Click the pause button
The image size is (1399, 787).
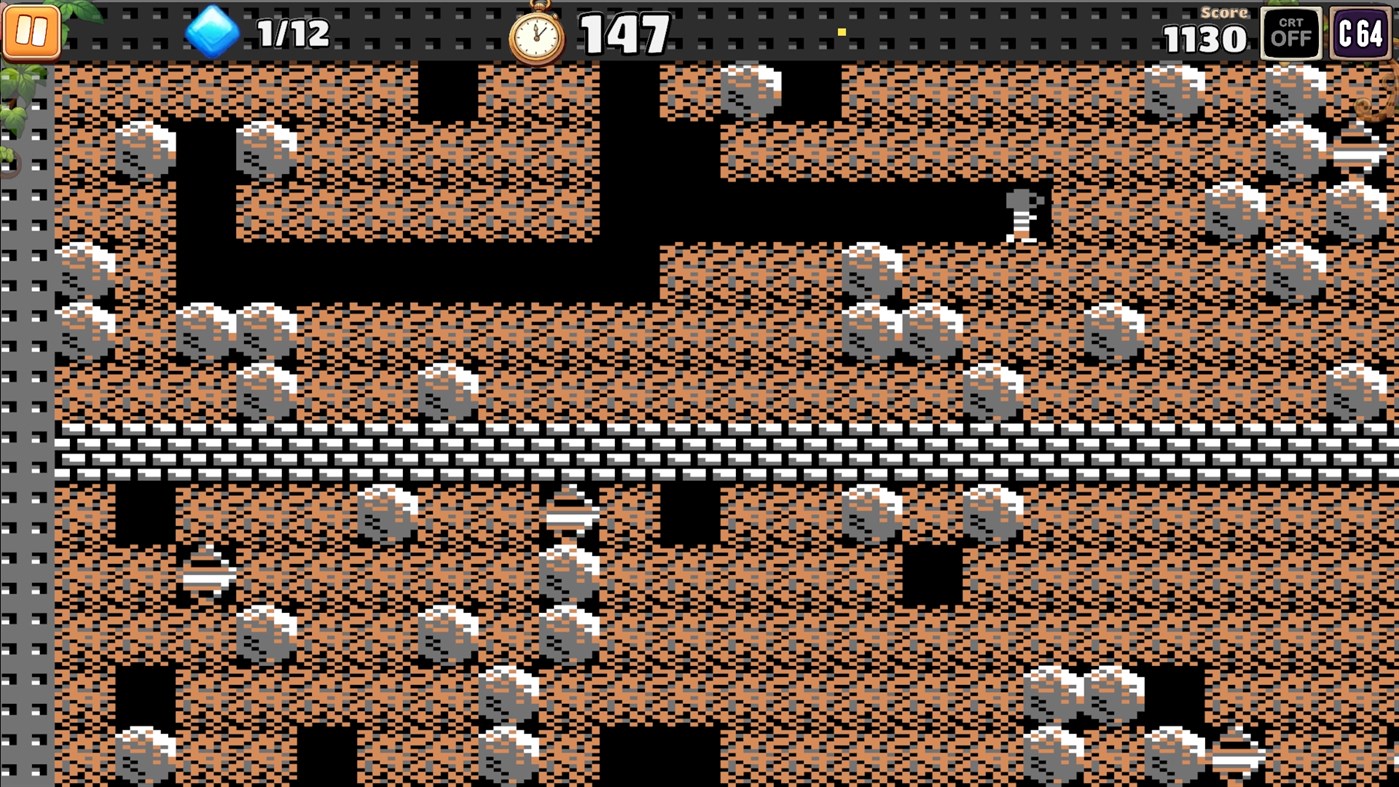(30, 33)
